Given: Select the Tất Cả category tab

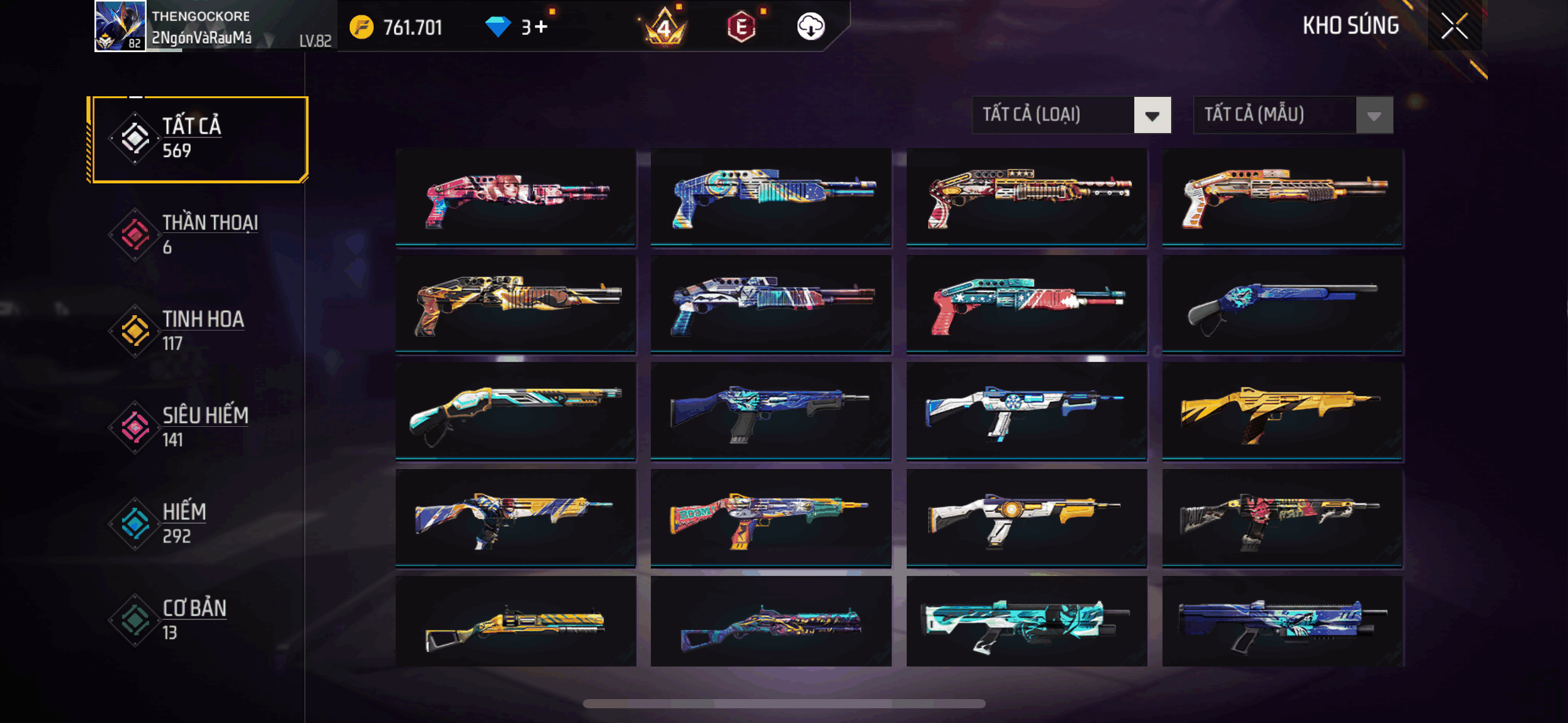Looking at the screenshot, I should [x=198, y=139].
